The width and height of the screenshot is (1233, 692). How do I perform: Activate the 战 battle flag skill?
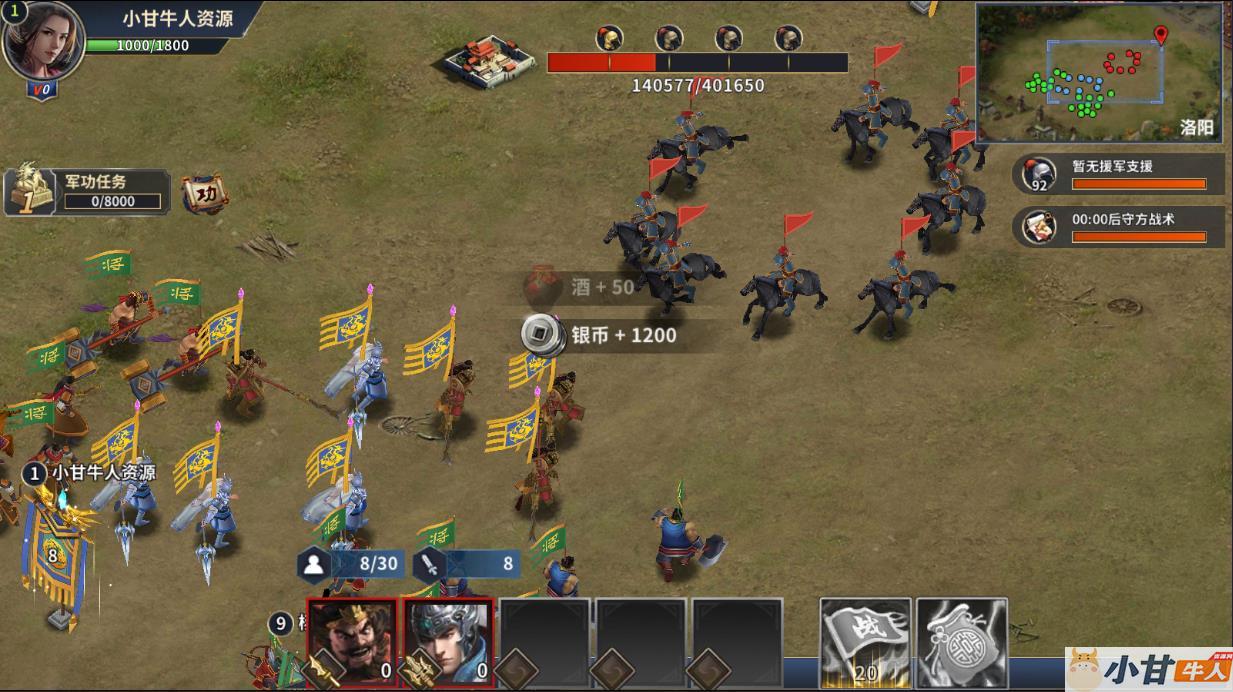tap(865, 641)
